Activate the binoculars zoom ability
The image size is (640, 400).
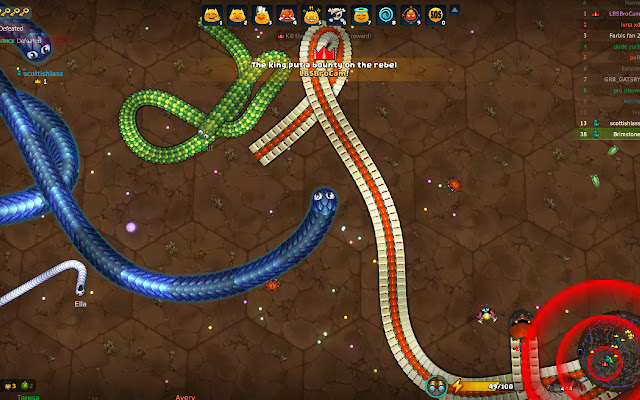(437, 386)
